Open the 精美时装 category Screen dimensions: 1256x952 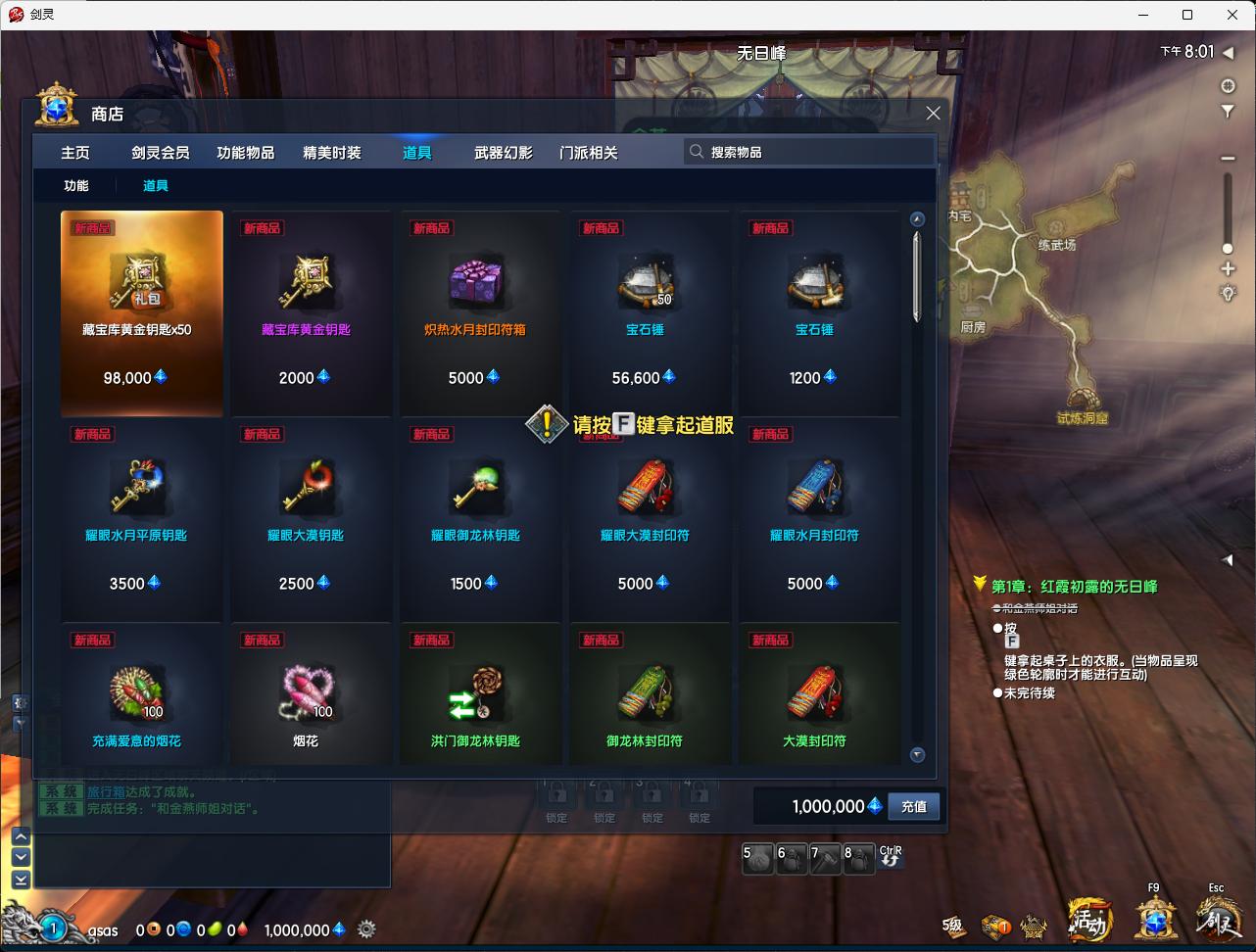[x=332, y=153]
